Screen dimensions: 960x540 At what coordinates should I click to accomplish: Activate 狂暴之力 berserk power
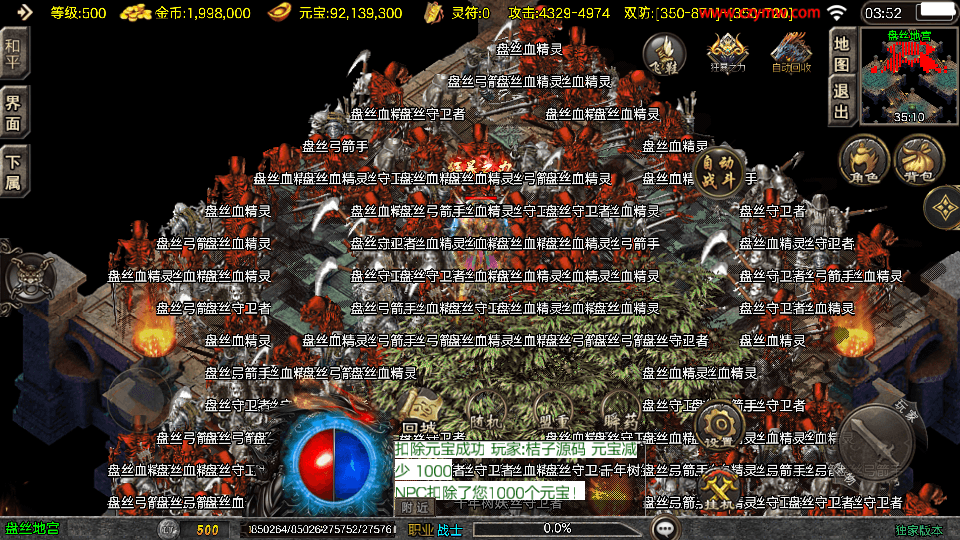coord(727,52)
